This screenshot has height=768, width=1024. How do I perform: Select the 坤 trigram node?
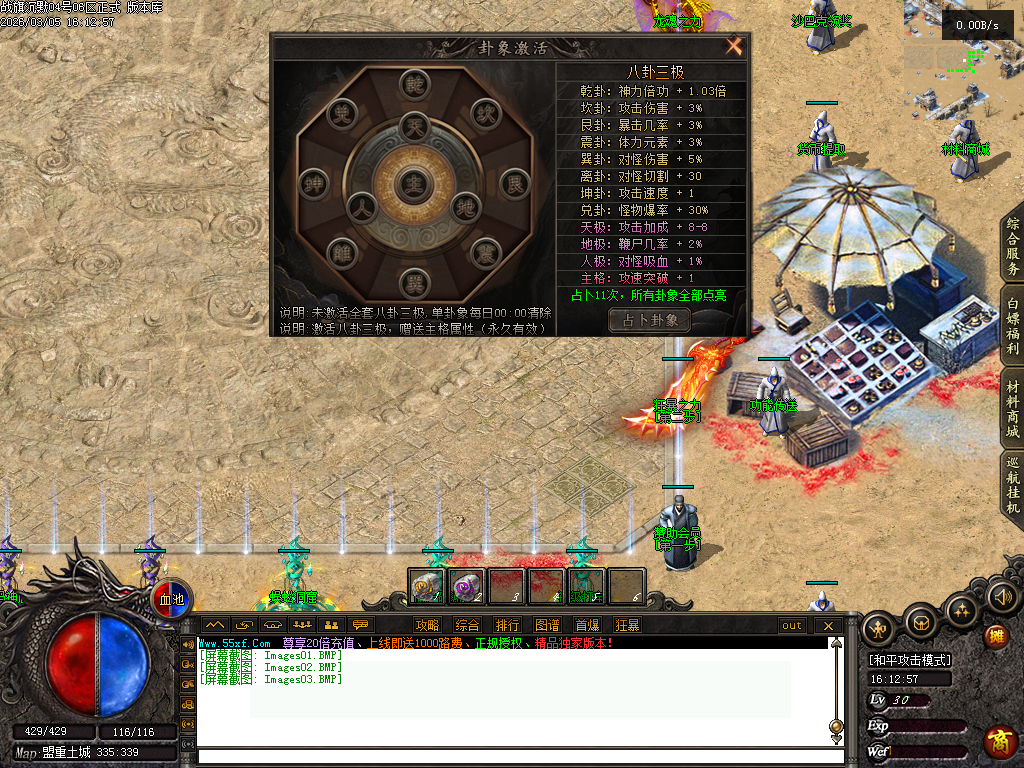pyautogui.click(x=312, y=184)
